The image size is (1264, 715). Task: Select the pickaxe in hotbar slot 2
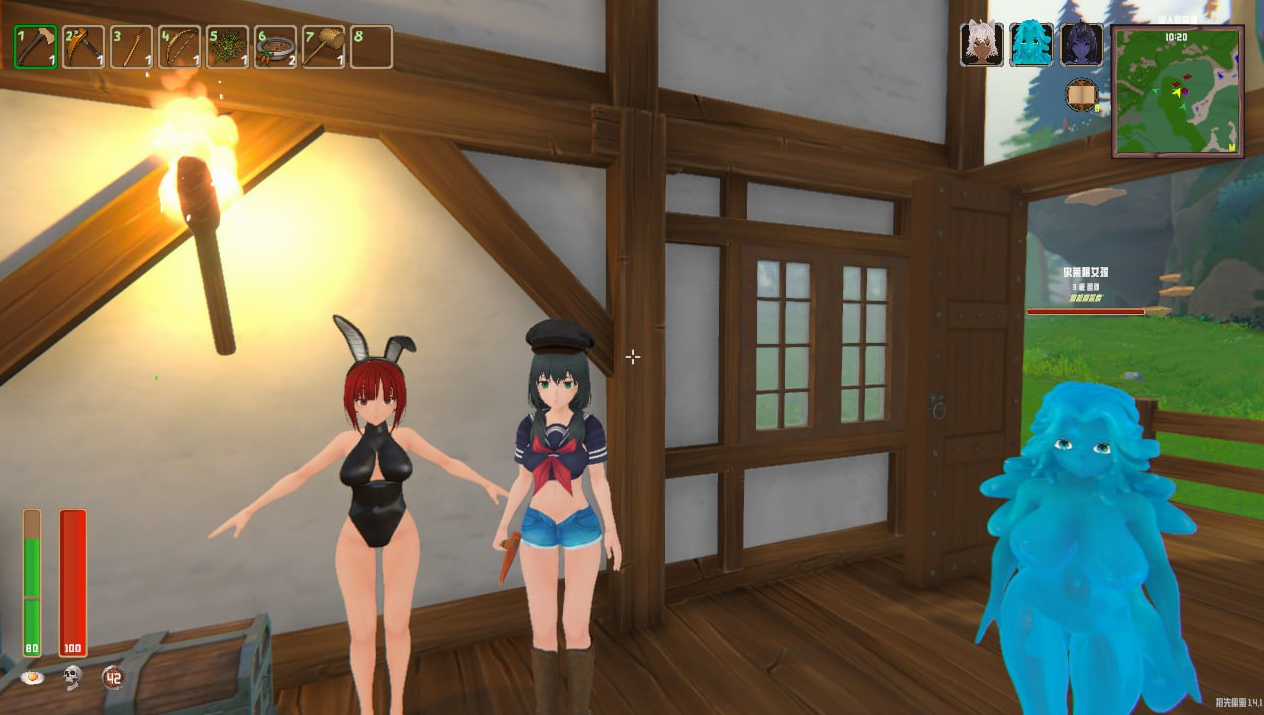tap(84, 47)
